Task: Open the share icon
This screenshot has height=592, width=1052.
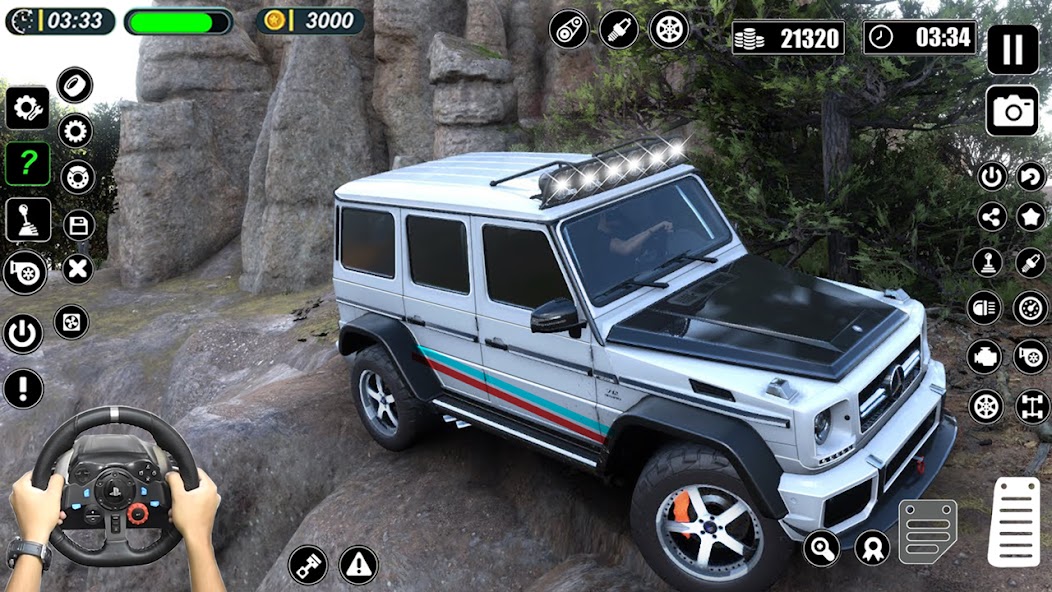Action: pos(991,216)
